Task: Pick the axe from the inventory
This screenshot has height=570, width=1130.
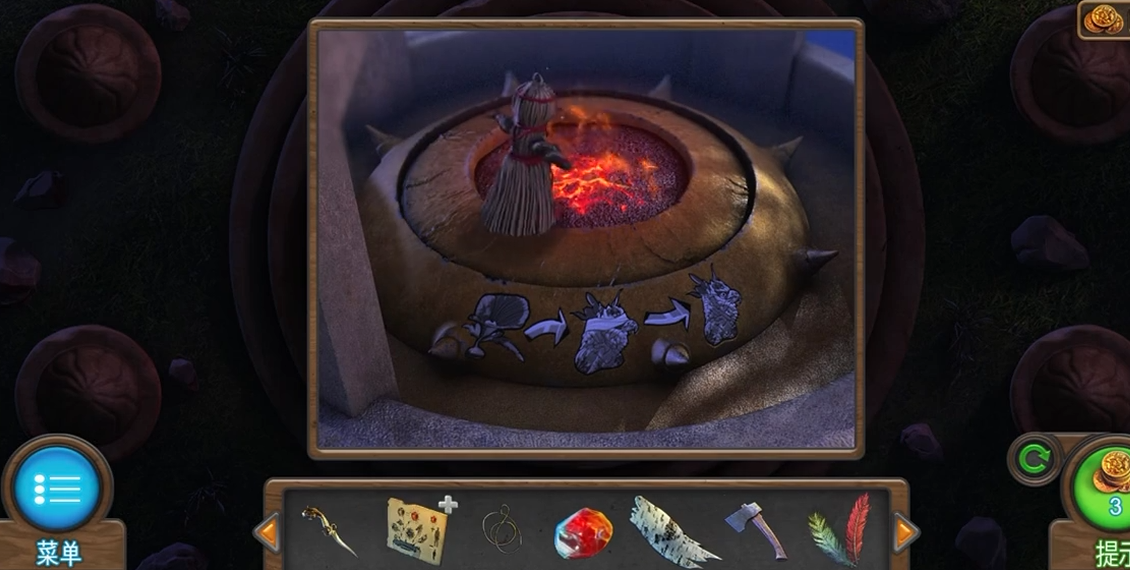Action: point(755,529)
